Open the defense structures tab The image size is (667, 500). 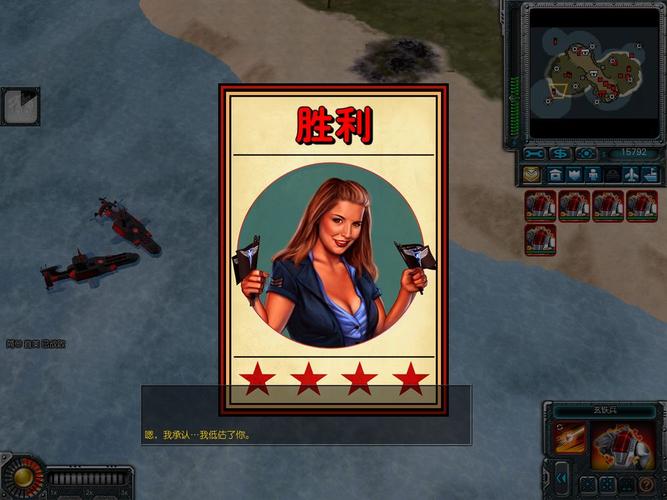pos(573,174)
